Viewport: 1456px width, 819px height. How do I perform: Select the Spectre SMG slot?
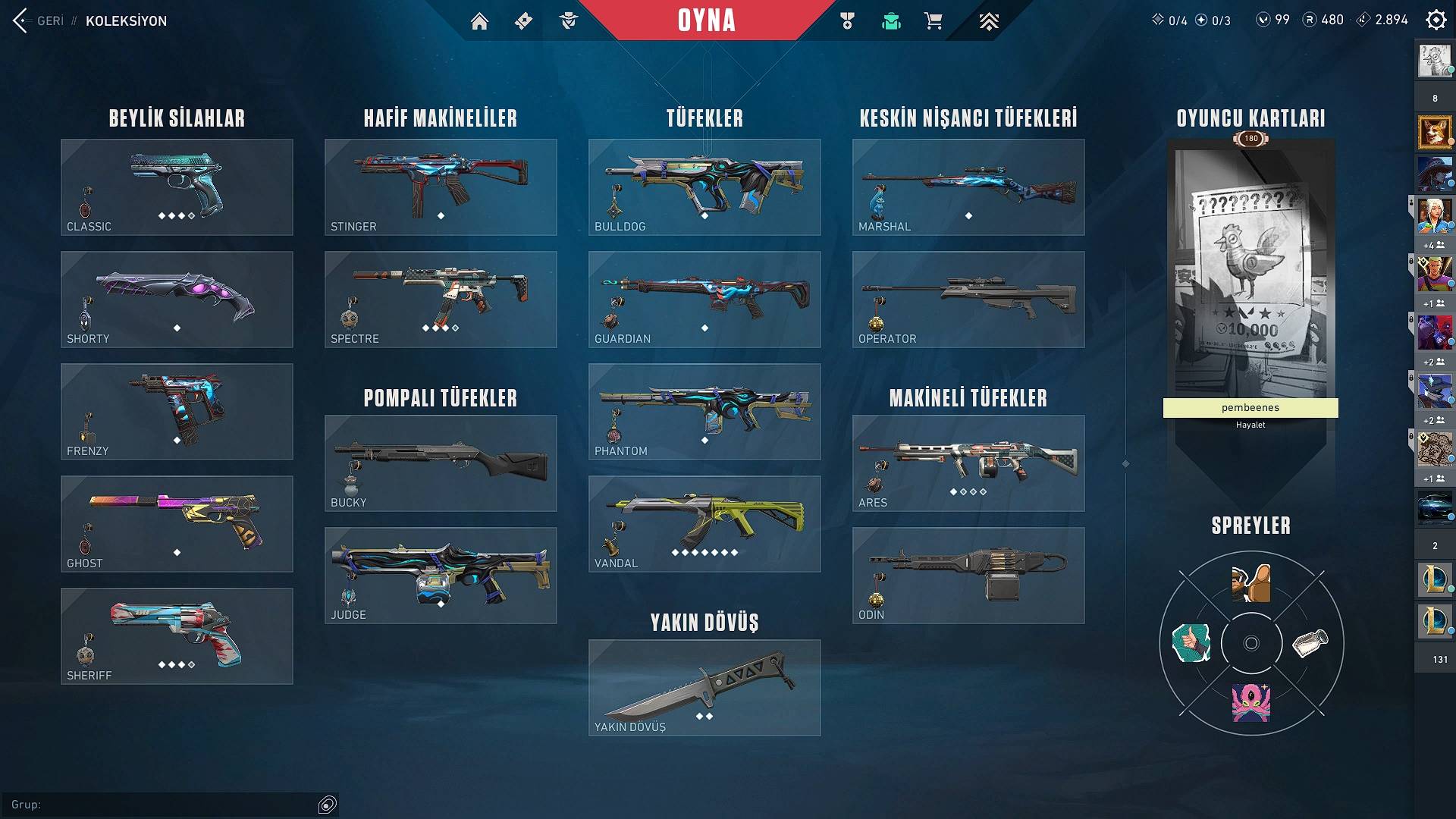441,300
